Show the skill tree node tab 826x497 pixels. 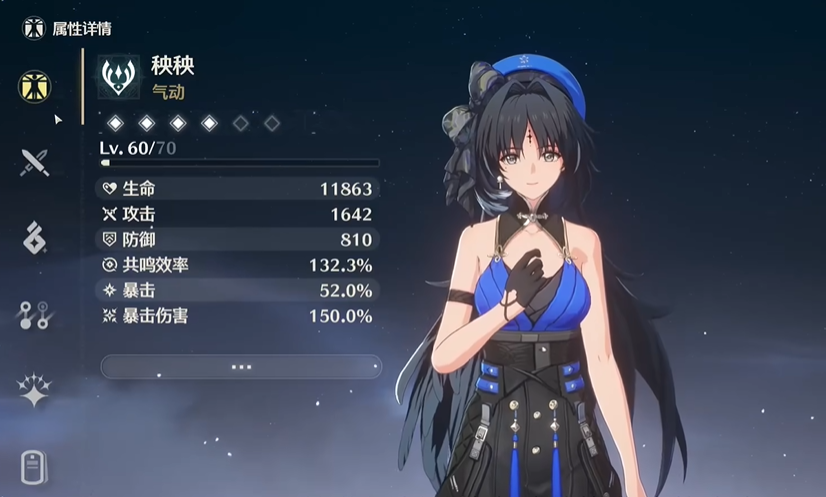point(35,315)
